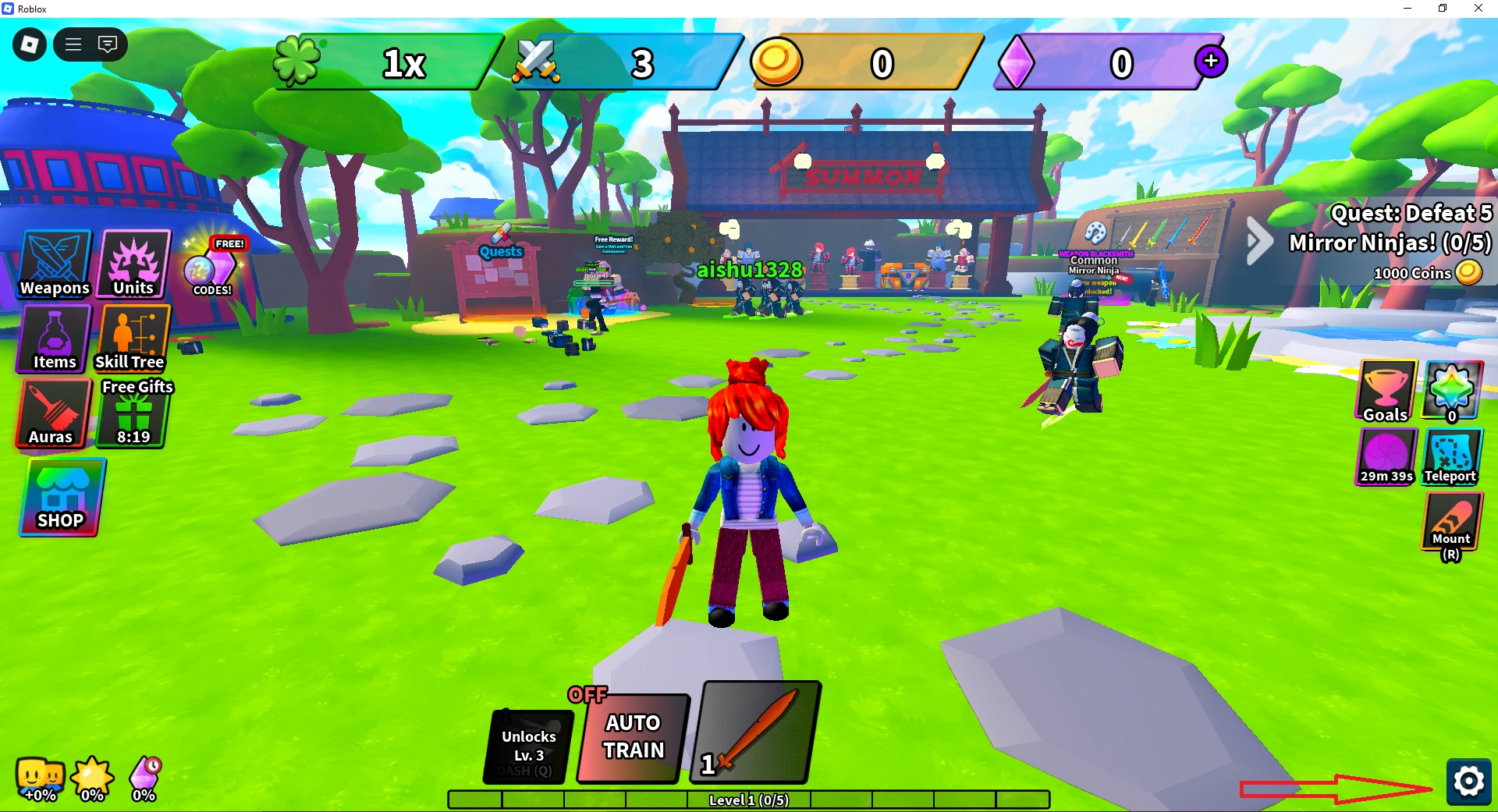This screenshot has height=812, width=1498.
Task: Activate the Mount button
Action: 1451,524
